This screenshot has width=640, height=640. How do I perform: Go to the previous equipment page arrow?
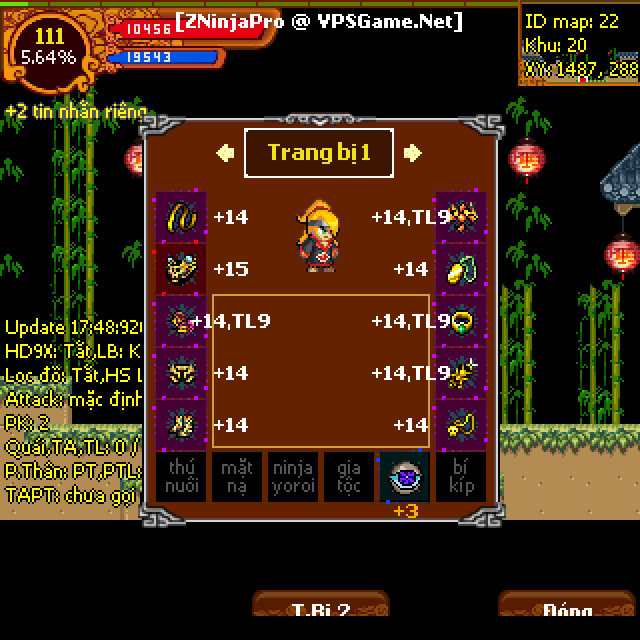point(226,153)
